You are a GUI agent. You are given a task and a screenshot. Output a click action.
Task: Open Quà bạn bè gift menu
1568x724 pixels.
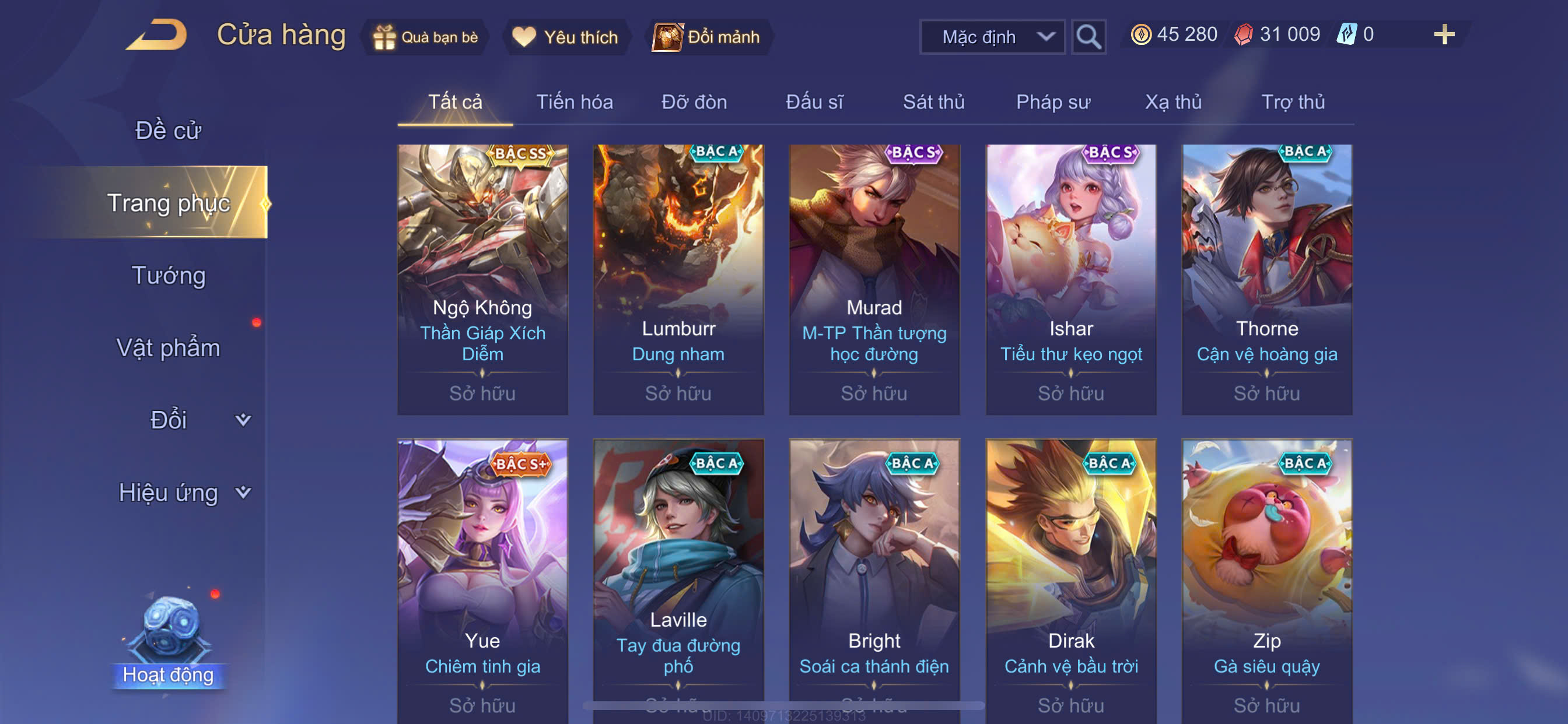426,37
